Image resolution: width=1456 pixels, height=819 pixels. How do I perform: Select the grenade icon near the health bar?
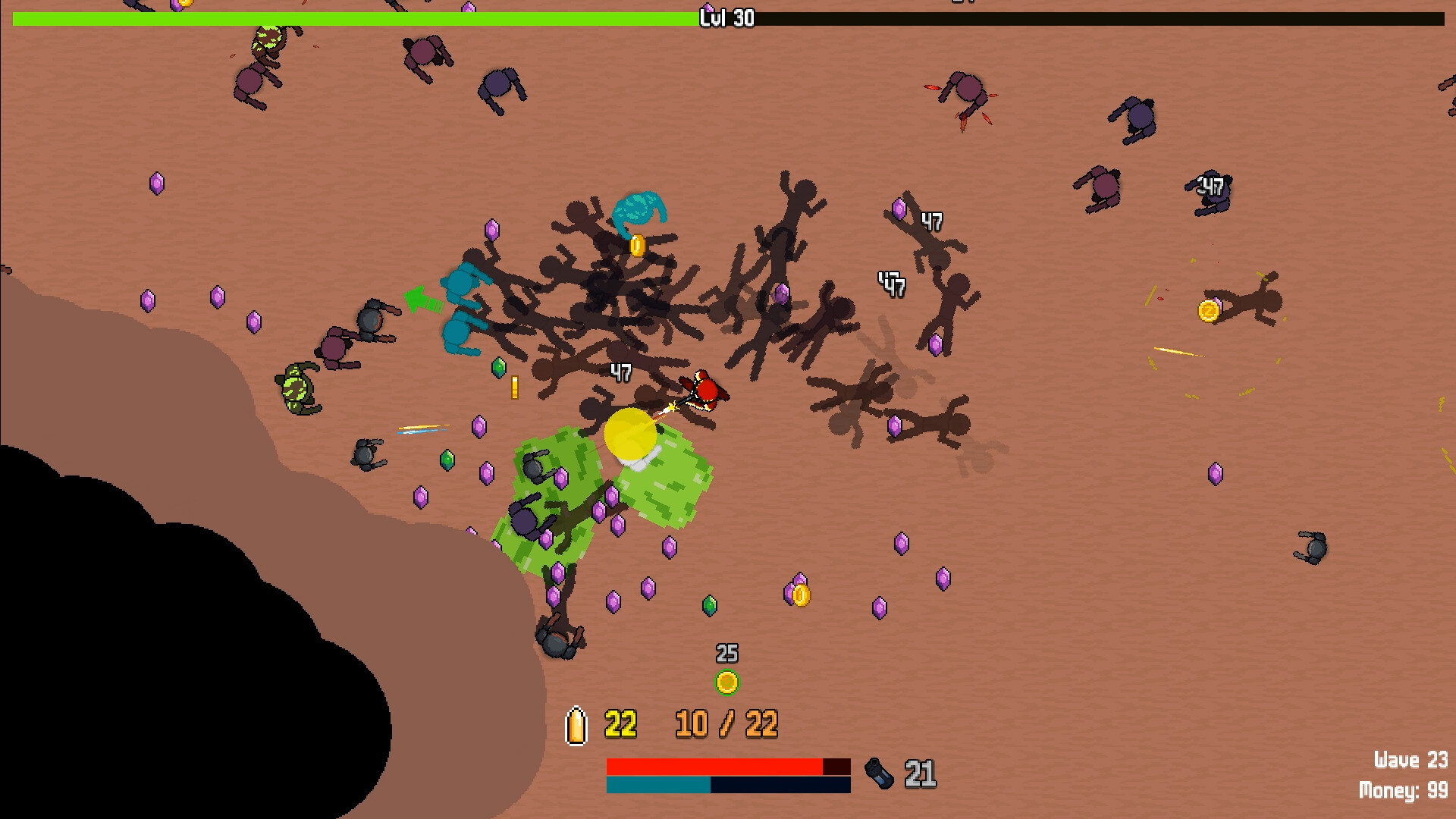click(x=878, y=774)
